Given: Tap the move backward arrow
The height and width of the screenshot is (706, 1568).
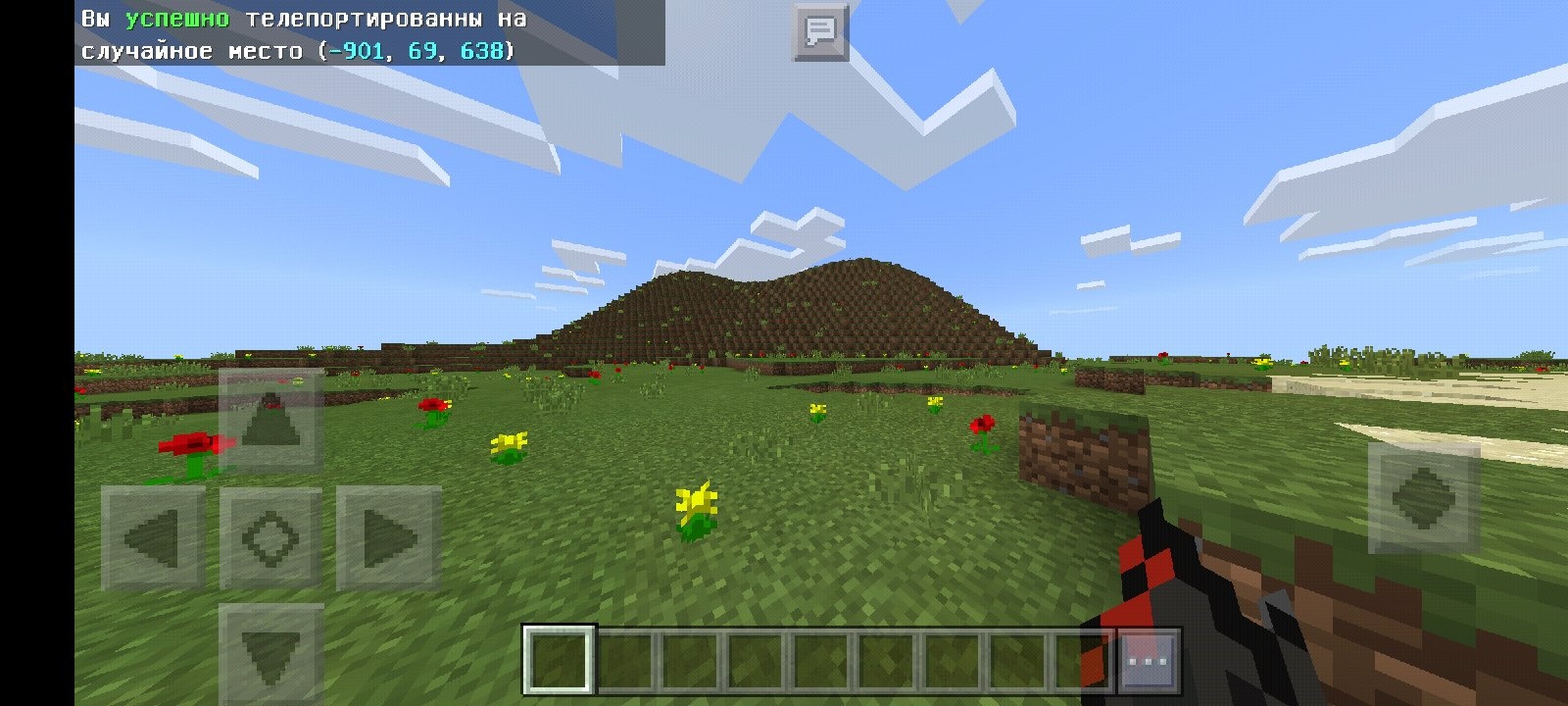Looking at the screenshot, I should [271, 651].
